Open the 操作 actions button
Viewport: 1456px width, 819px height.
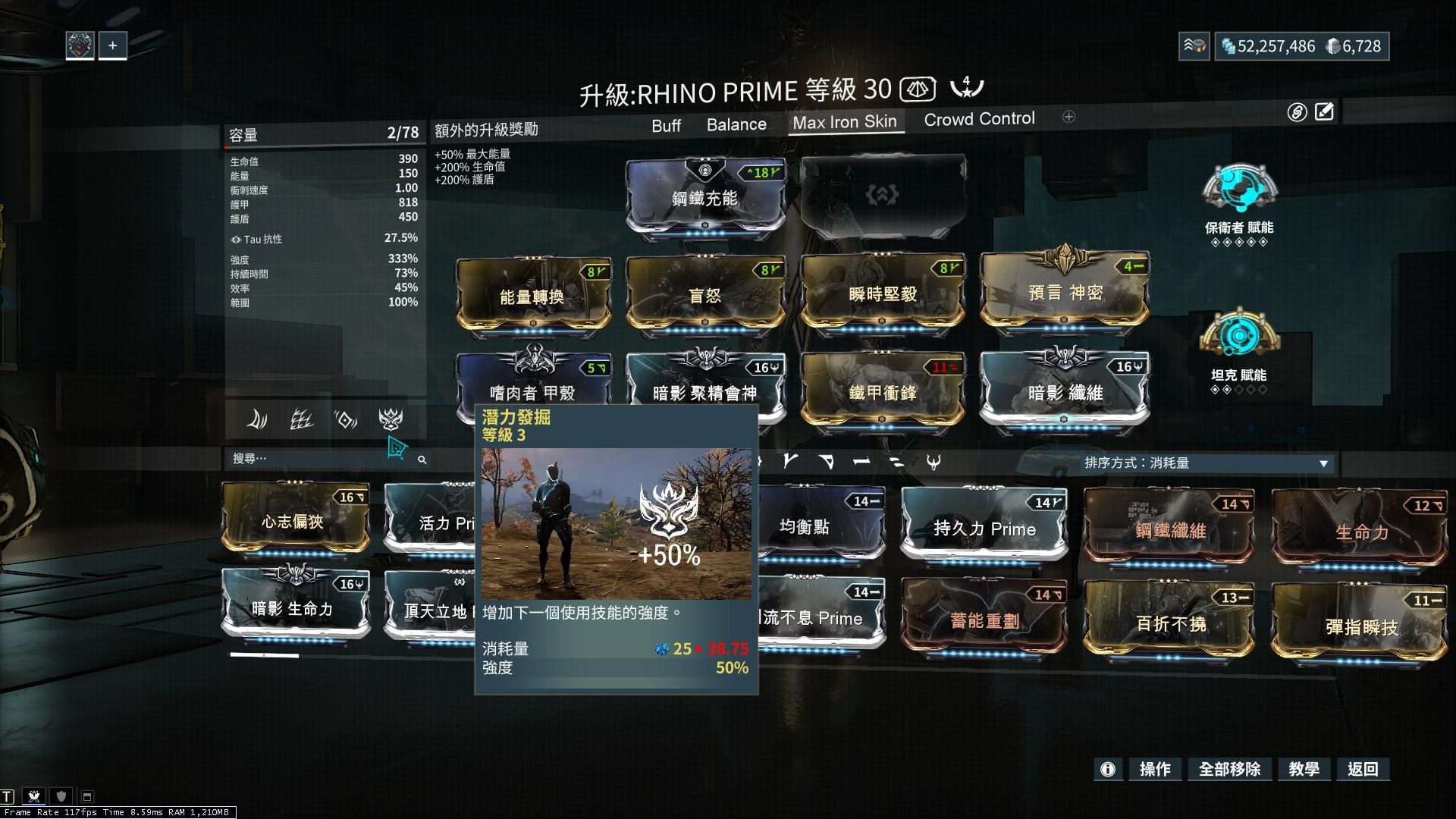click(x=1155, y=769)
